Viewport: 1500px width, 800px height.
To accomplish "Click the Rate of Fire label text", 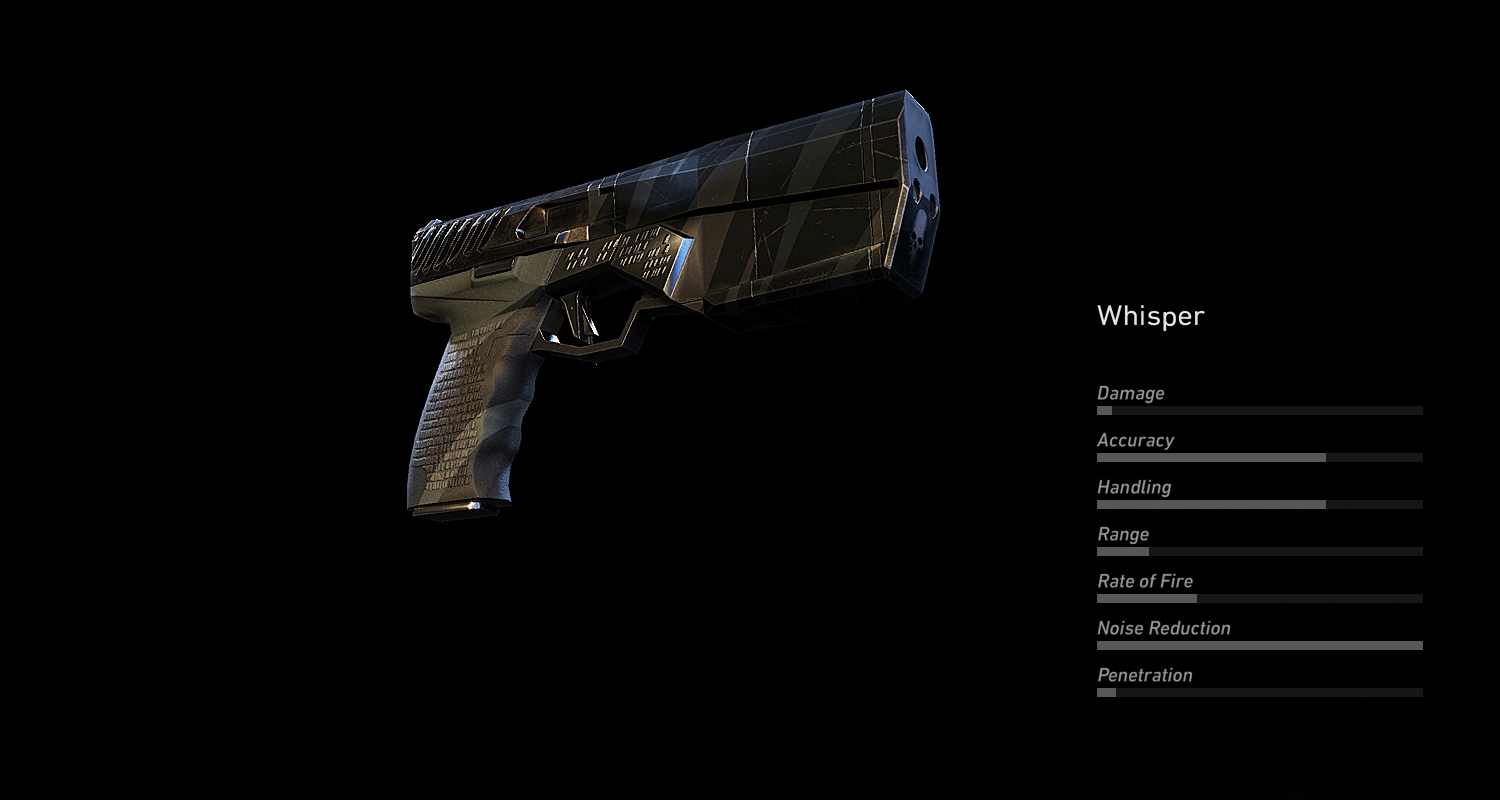I will pyautogui.click(x=1145, y=581).
